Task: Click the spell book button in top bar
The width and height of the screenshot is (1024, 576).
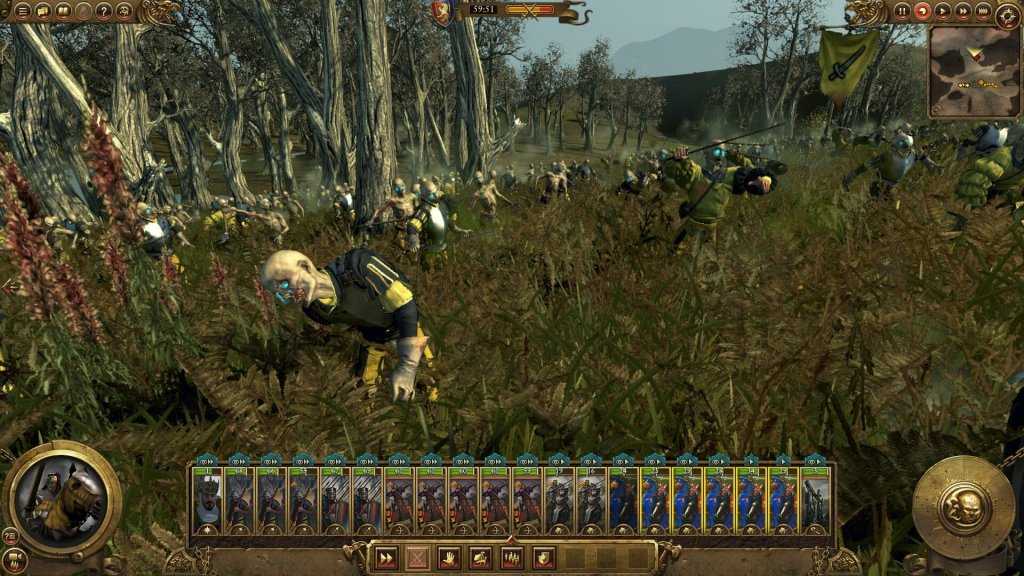Action: (63, 11)
